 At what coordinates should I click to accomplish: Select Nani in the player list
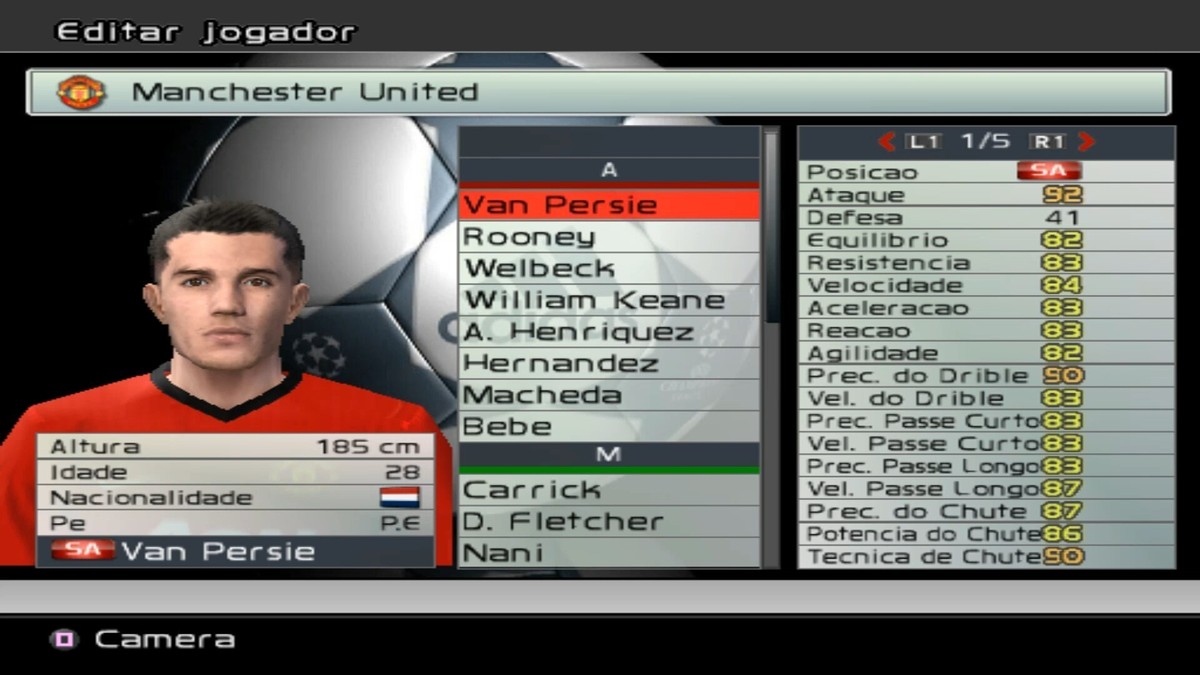(609, 552)
